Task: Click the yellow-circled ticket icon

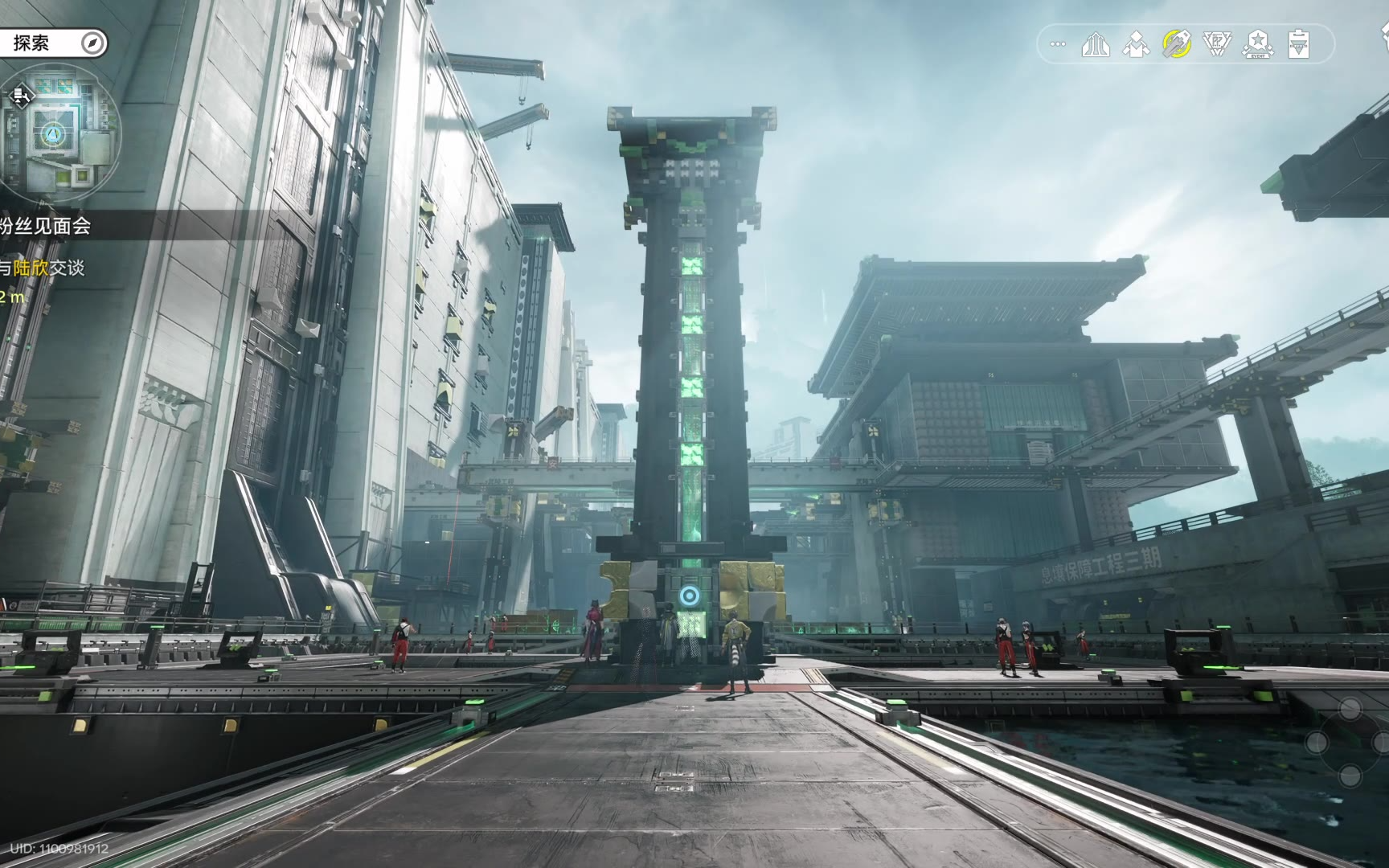Action: pos(1177,44)
